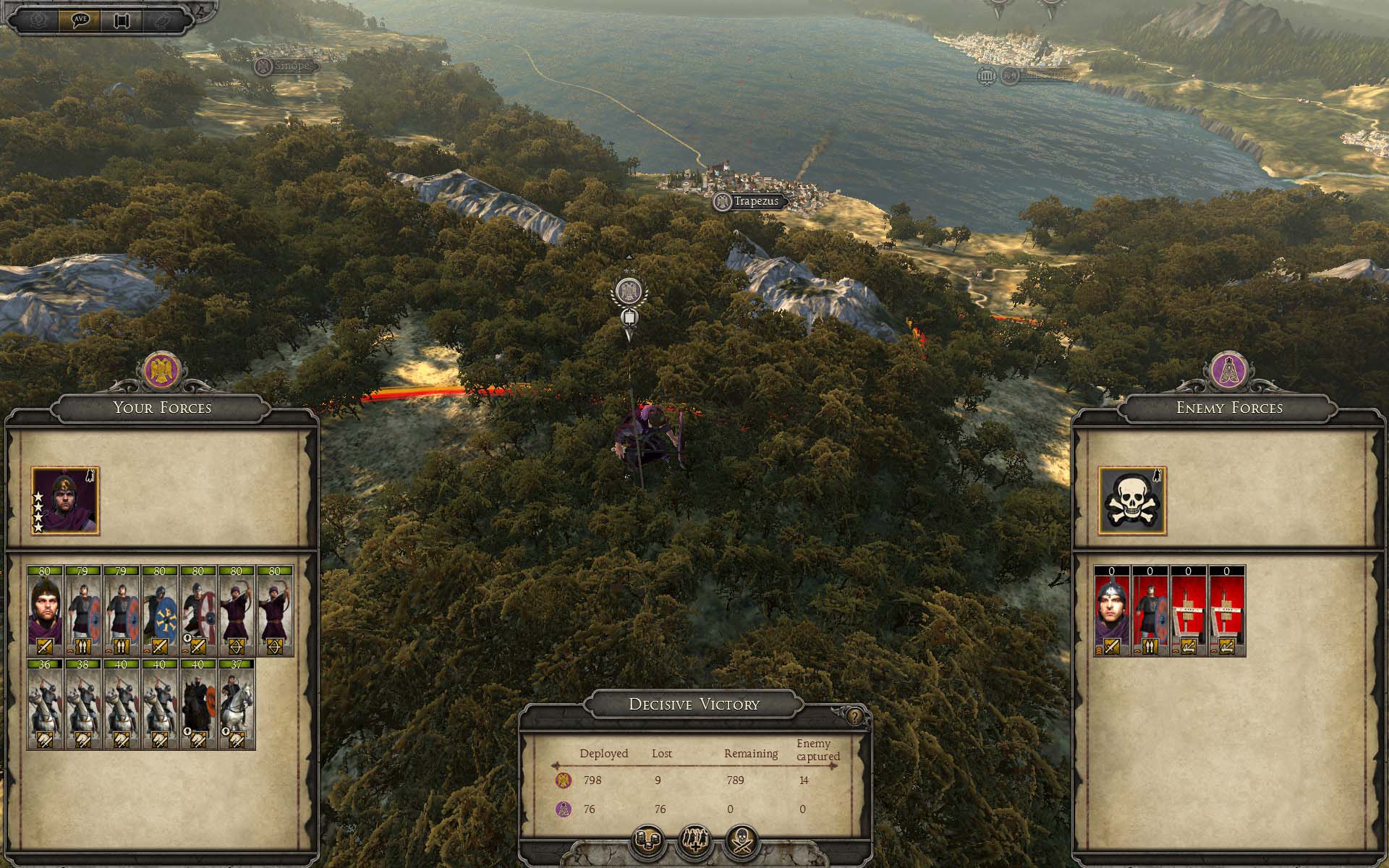The height and width of the screenshot is (868, 1389).
Task: Select the army banner marker on the map
Action: pos(628,293)
